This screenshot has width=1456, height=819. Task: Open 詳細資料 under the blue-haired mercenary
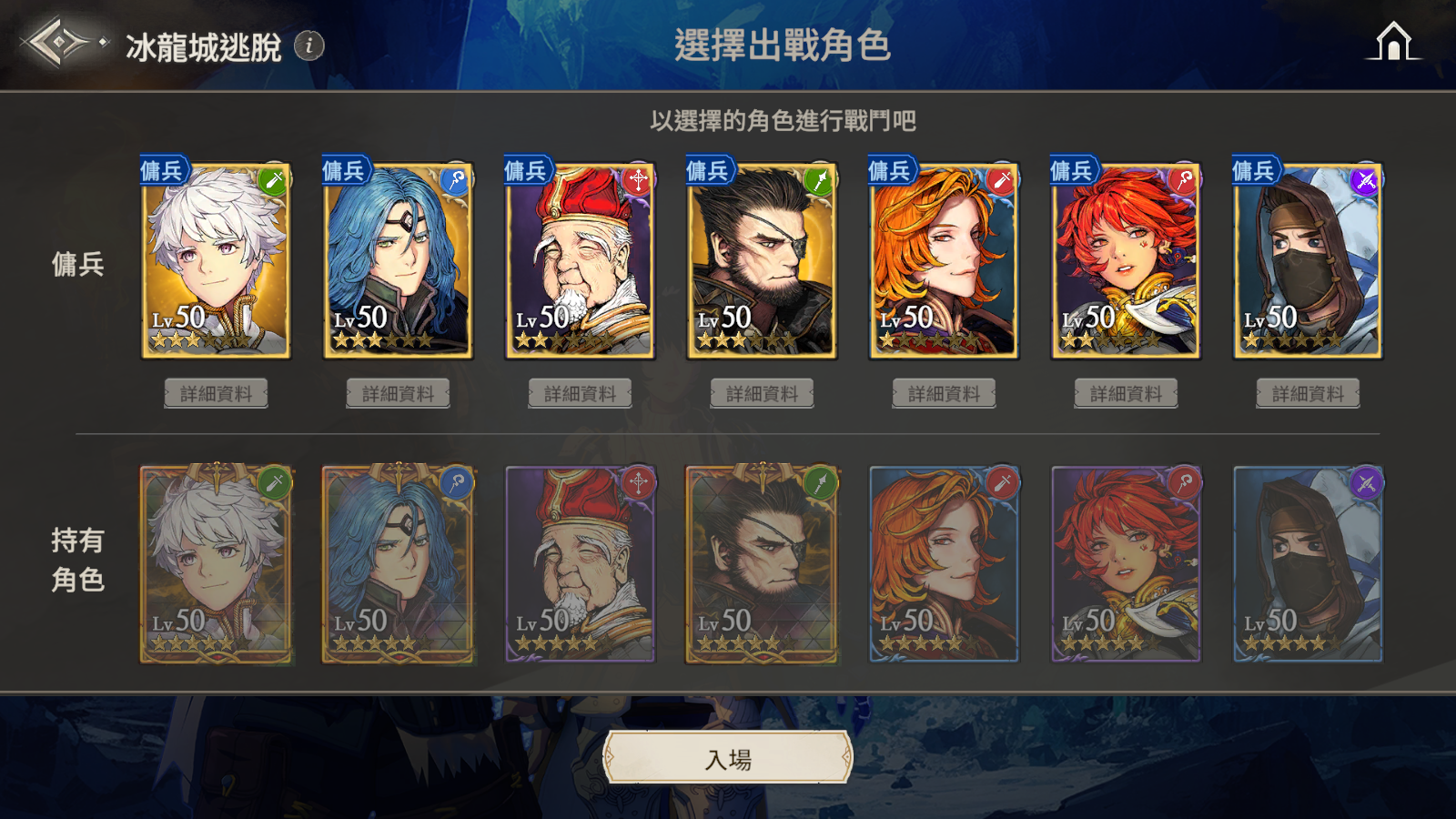(399, 393)
